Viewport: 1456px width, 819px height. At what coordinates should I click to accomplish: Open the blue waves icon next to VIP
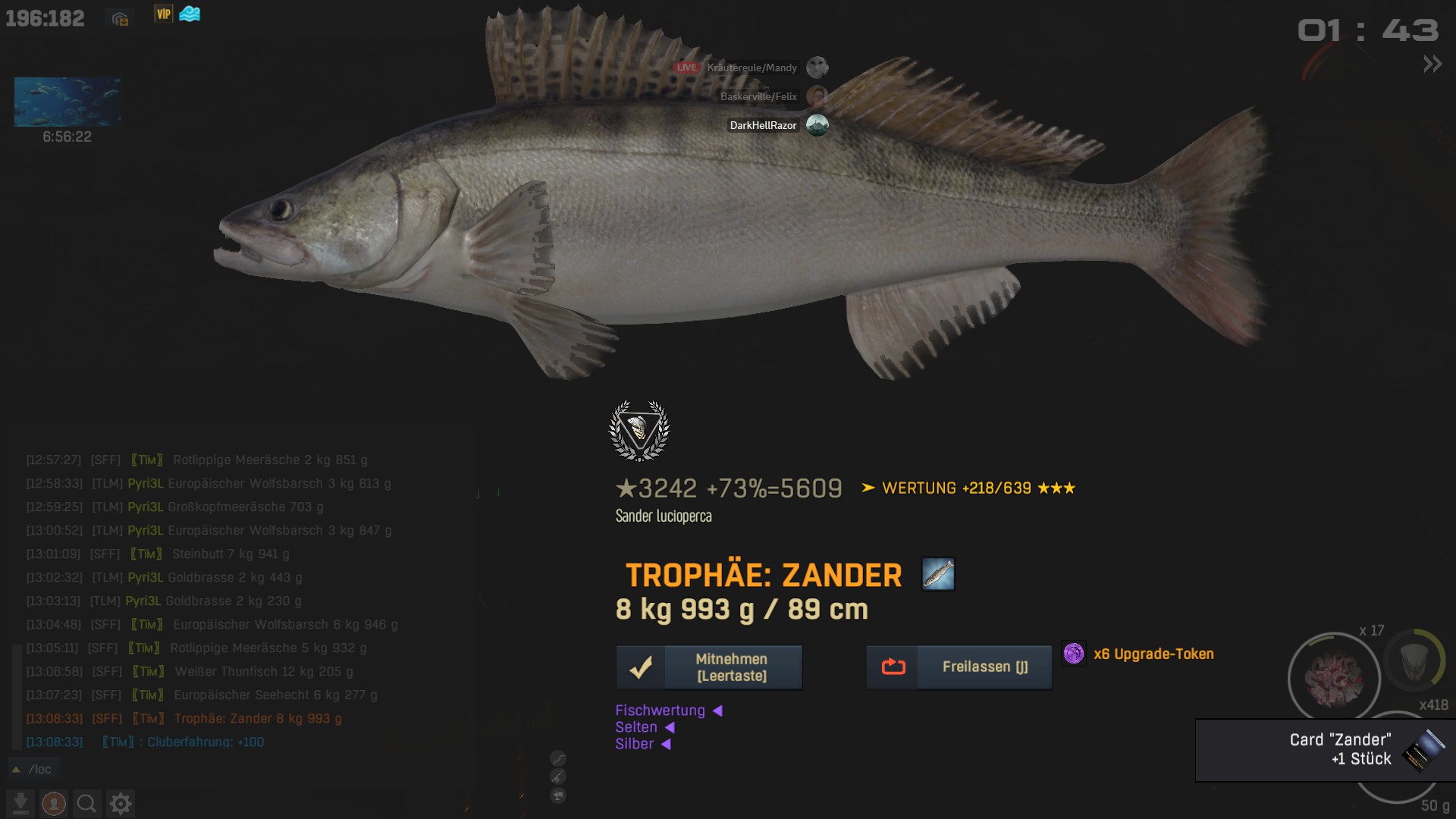click(x=190, y=14)
